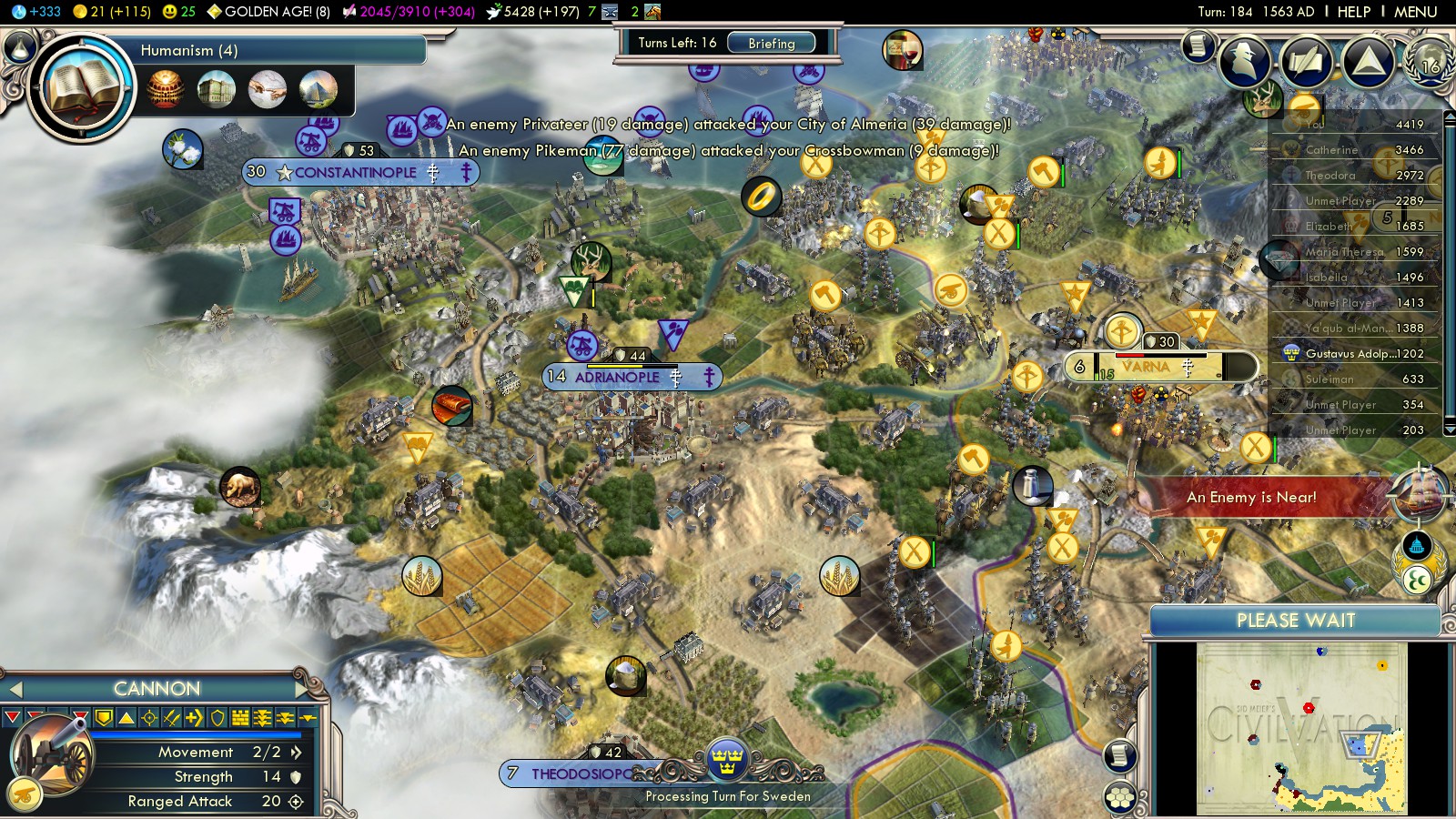The image size is (1456, 819).
Task: Open the enemy-near ship notification
Action: [1419, 493]
